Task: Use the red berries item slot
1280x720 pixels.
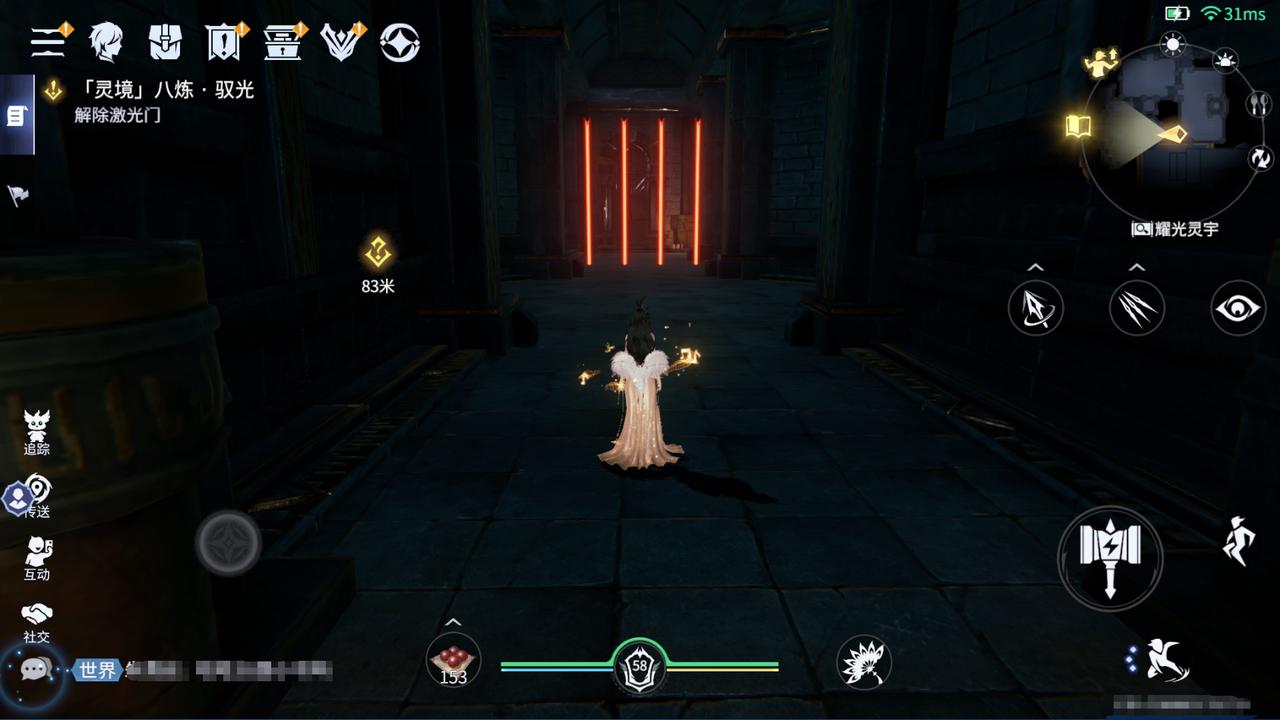Action: point(453,661)
